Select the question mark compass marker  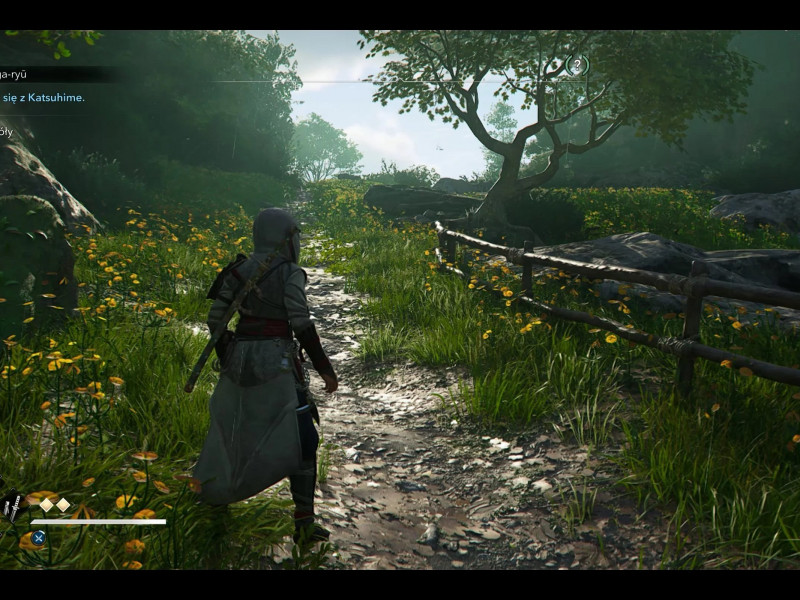coord(577,65)
